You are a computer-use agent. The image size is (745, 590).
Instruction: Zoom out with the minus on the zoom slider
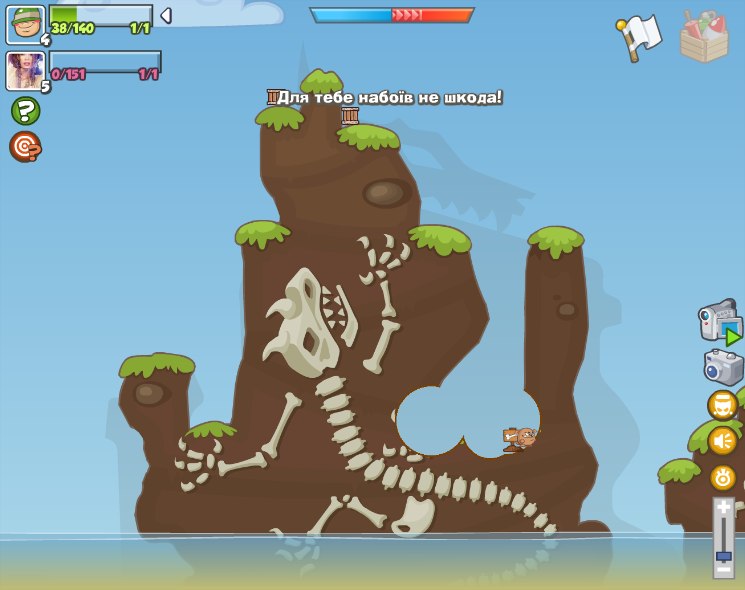tap(723, 571)
